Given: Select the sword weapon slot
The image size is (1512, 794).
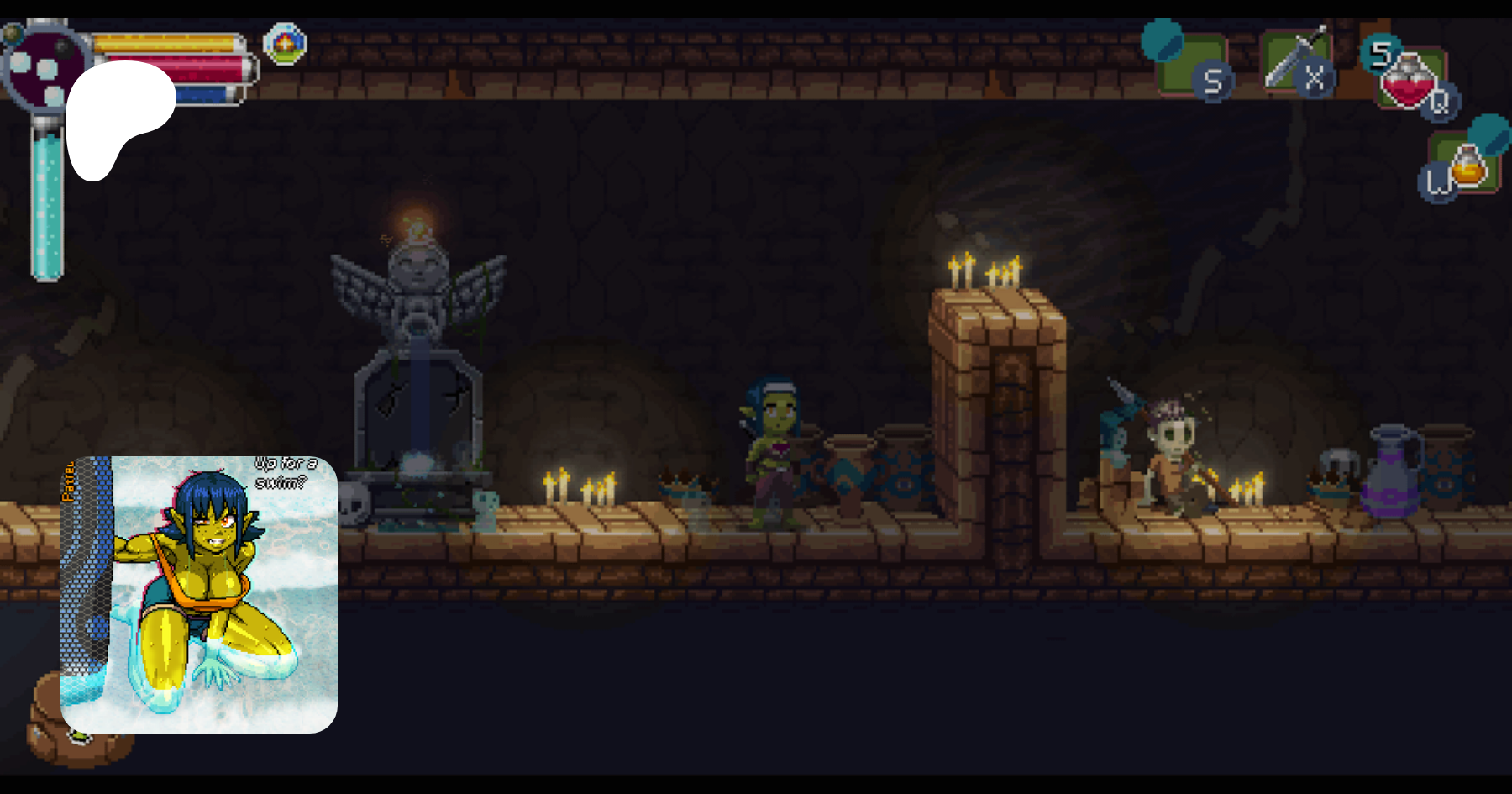Looking at the screenshot, I should click(x=1295, y=60).
